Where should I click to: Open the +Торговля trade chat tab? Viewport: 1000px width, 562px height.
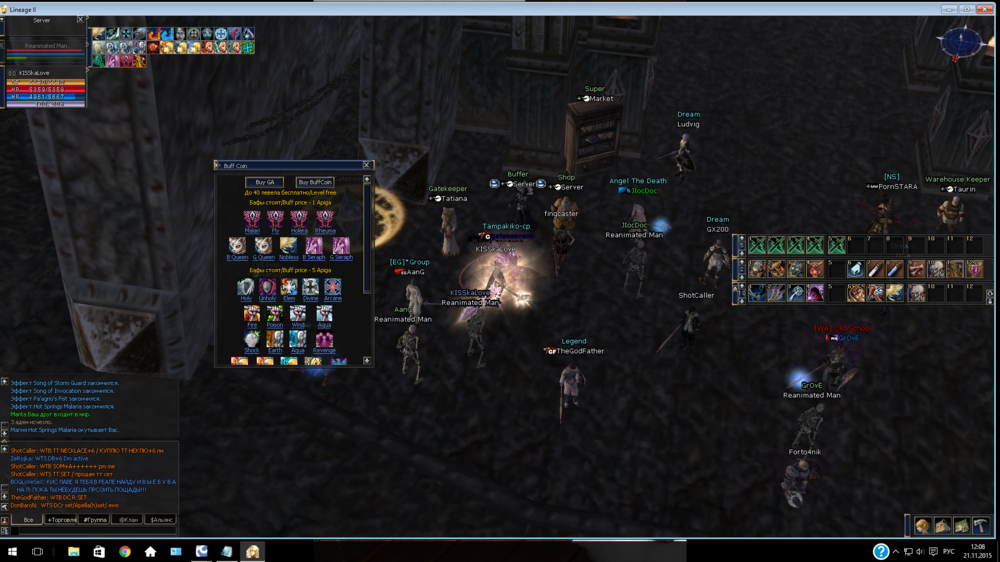tap(62, 520)
